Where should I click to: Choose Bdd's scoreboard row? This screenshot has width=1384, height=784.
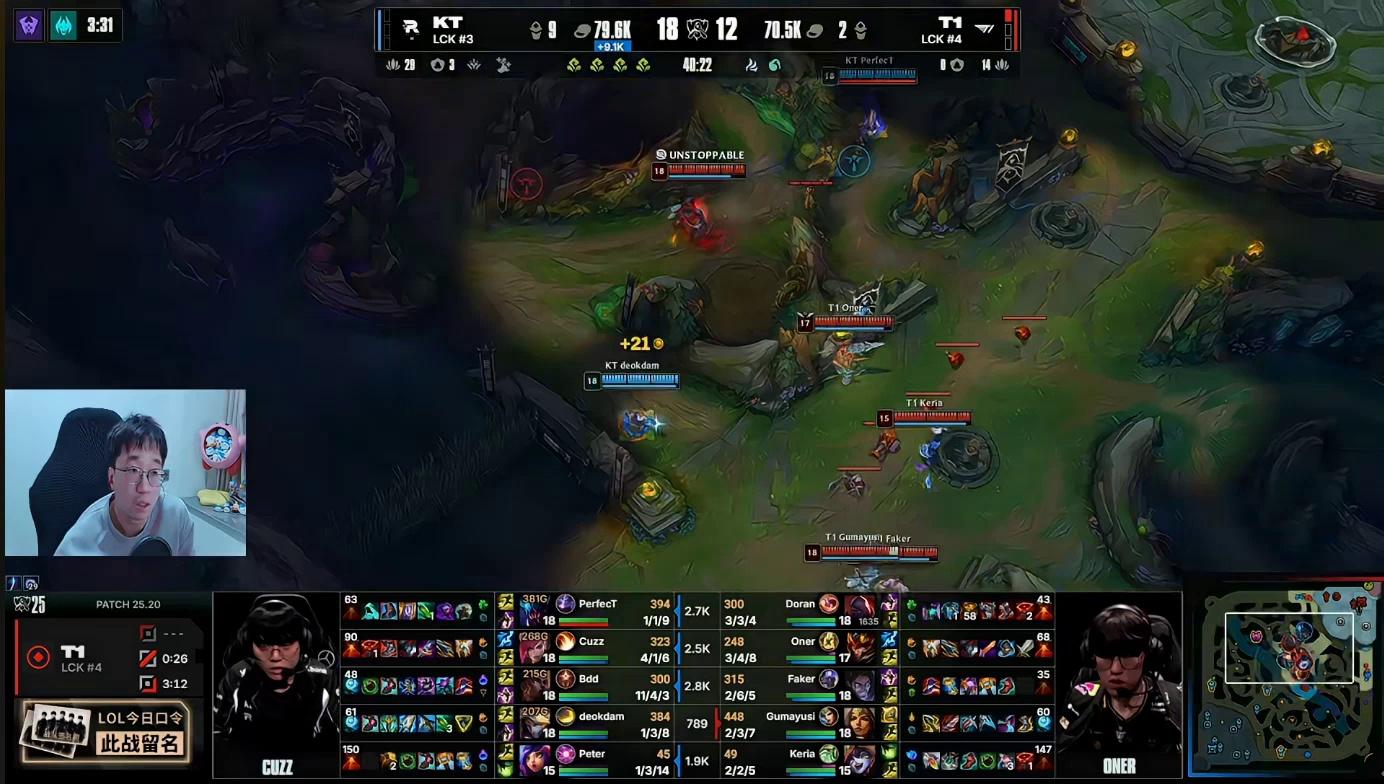(600, 686)
